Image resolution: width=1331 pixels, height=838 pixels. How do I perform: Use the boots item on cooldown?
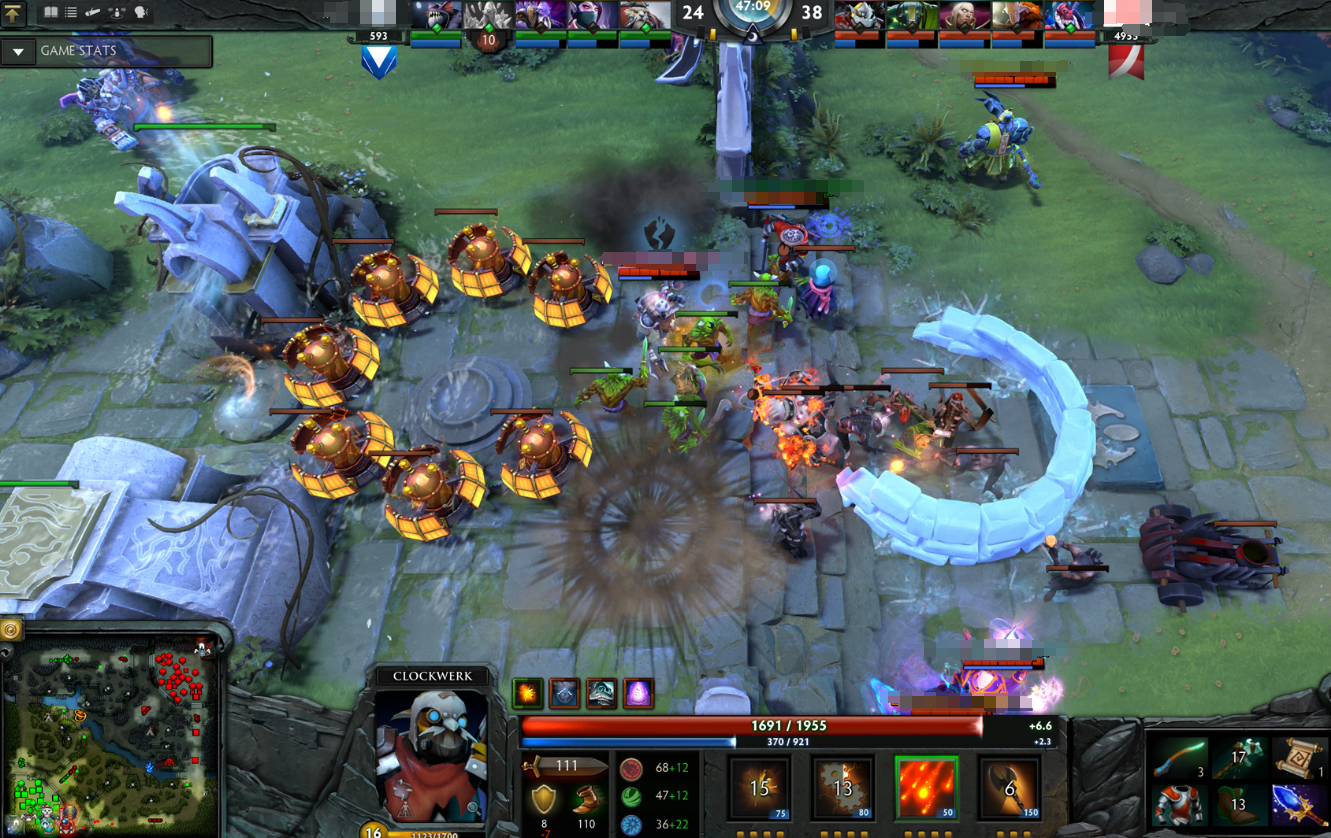tap(1238, 804)
